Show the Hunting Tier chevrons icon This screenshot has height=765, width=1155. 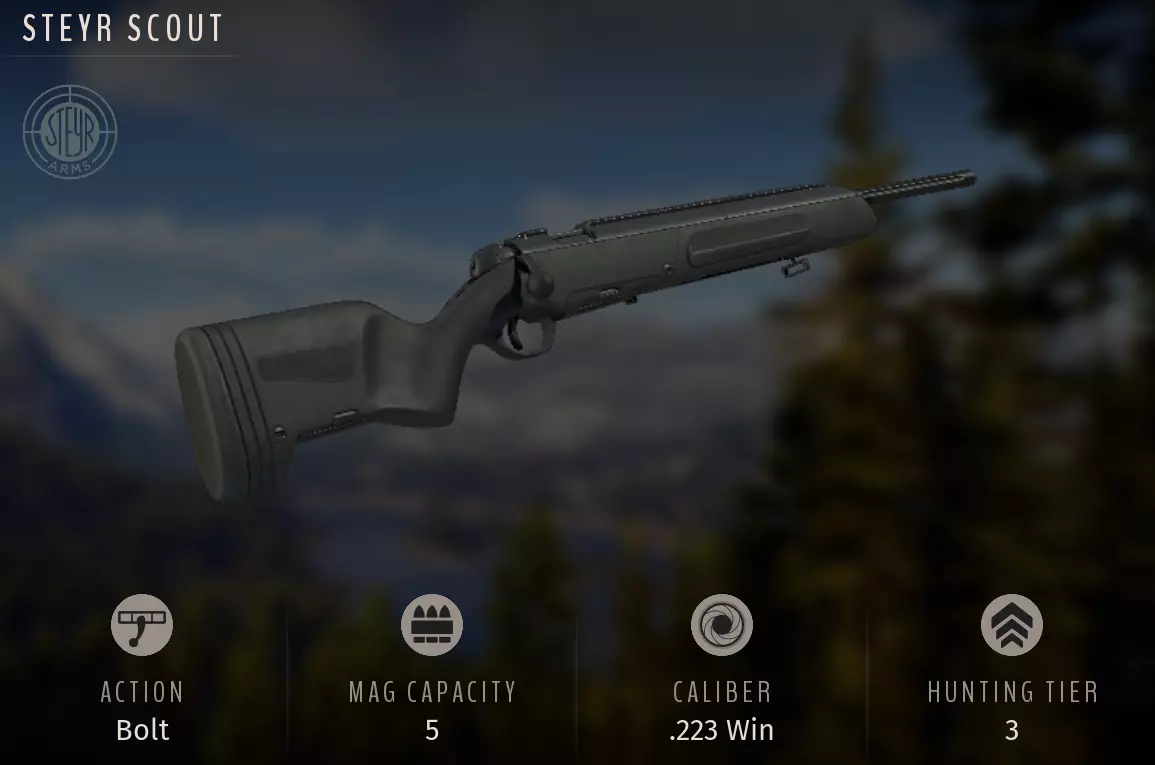(1012, 625)
